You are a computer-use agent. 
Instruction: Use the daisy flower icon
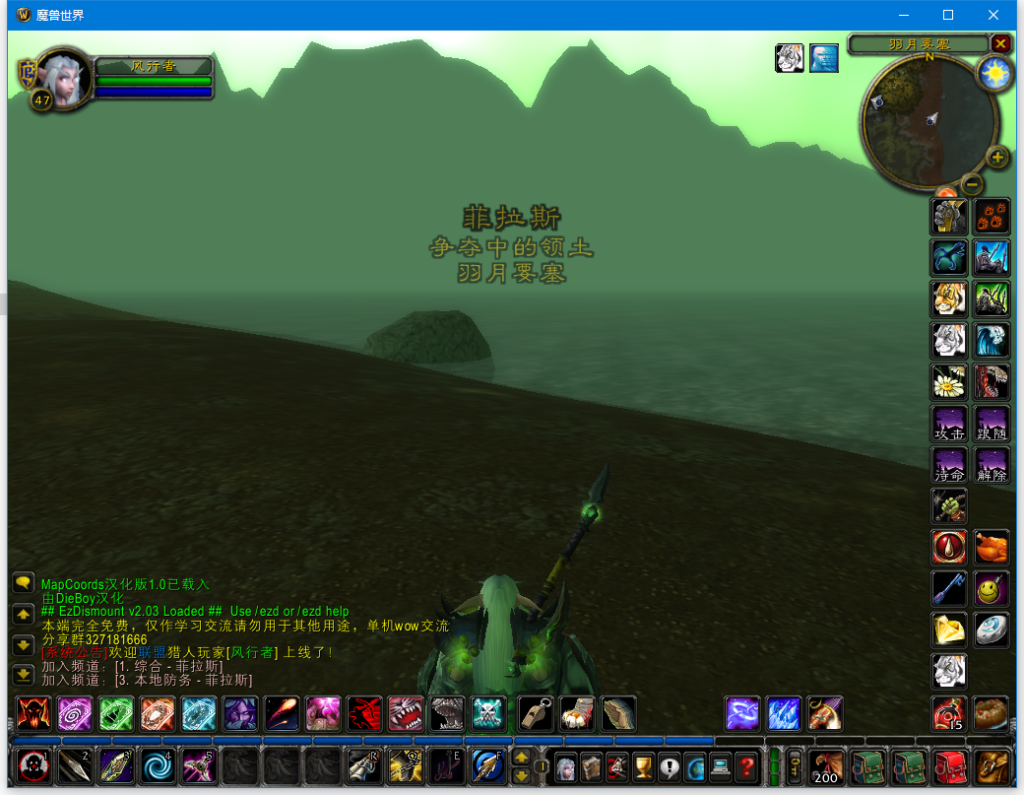(x=949, y=382)
